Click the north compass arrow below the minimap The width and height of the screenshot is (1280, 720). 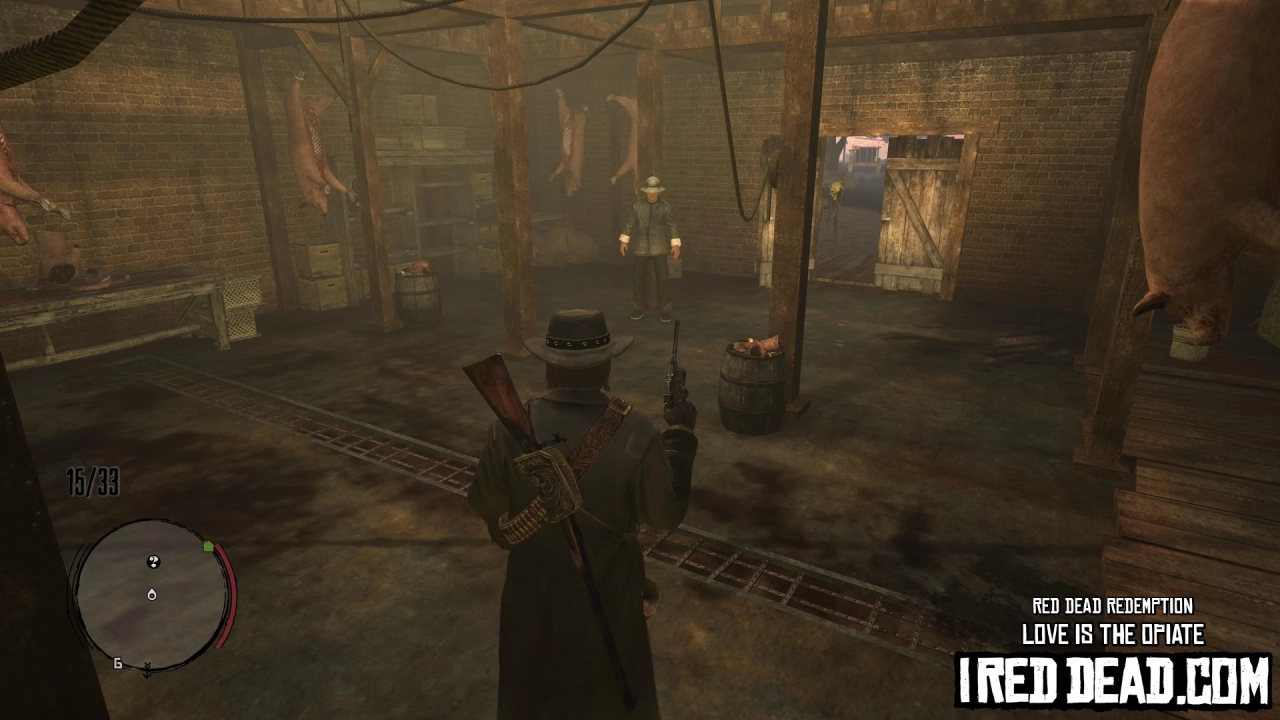click(147, 671)
